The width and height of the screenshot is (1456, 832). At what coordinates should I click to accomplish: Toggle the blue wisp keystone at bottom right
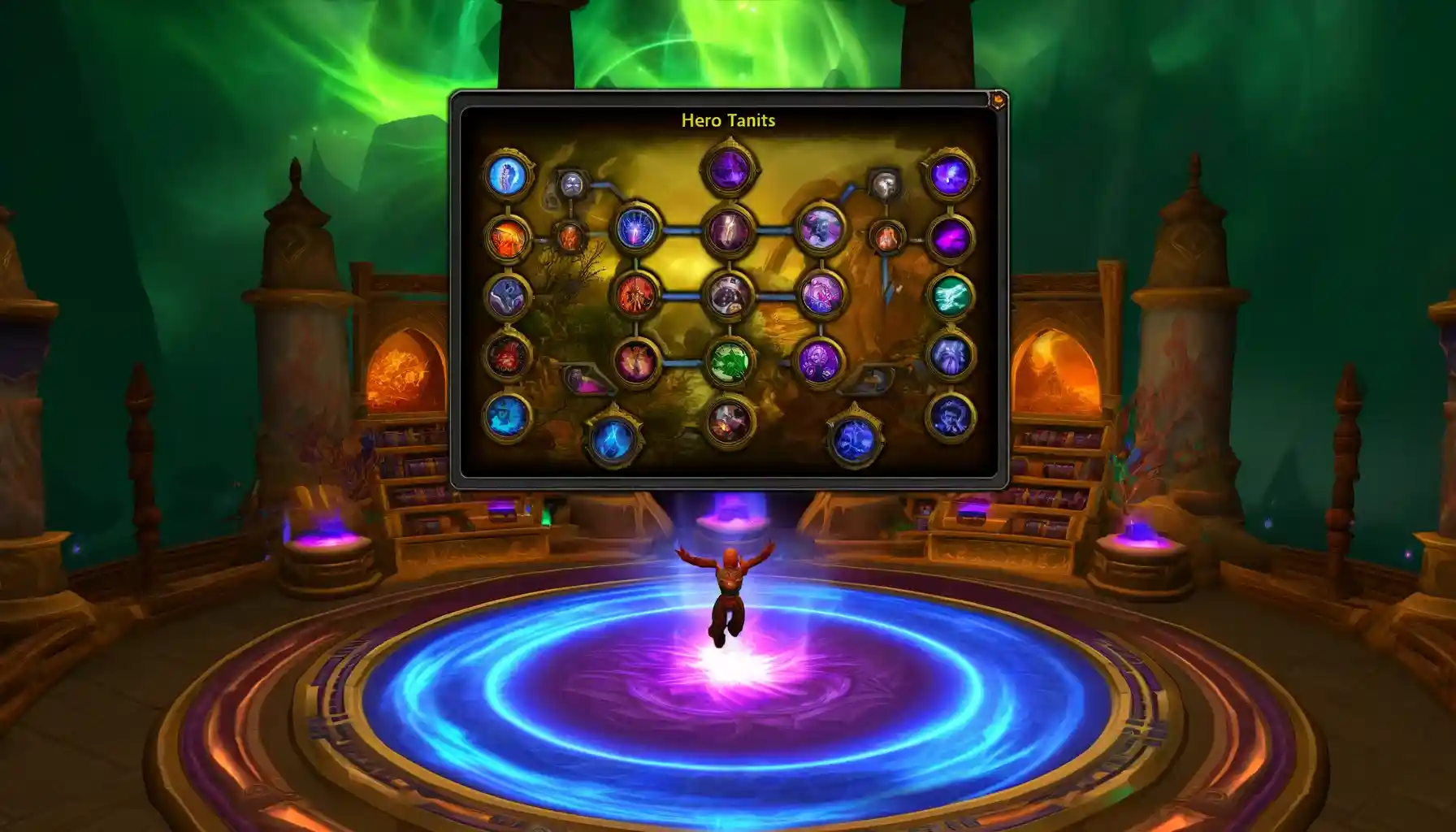[x=854, y=440]
